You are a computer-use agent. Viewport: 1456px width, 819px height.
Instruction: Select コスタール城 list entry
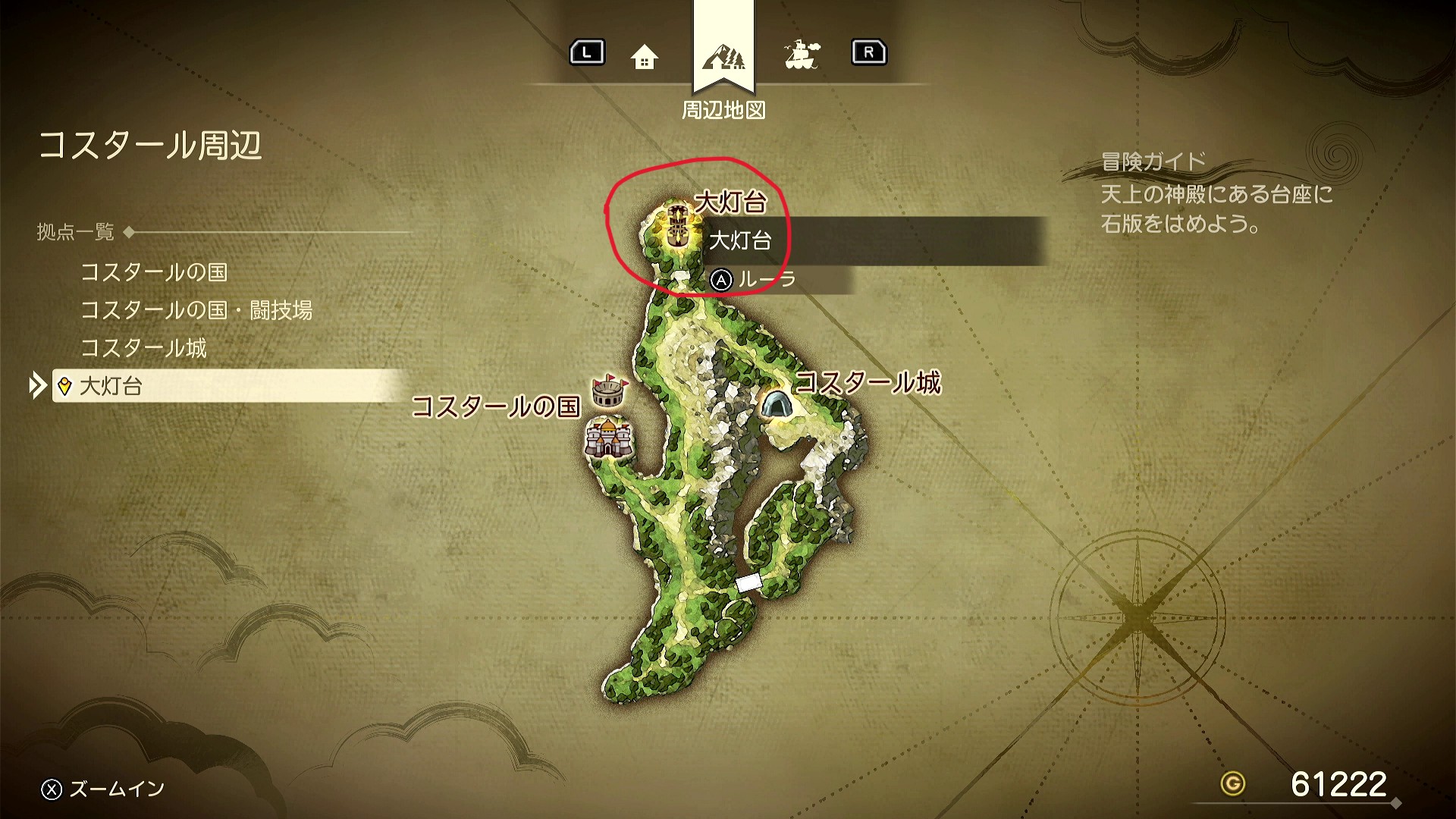coord(143,348)
